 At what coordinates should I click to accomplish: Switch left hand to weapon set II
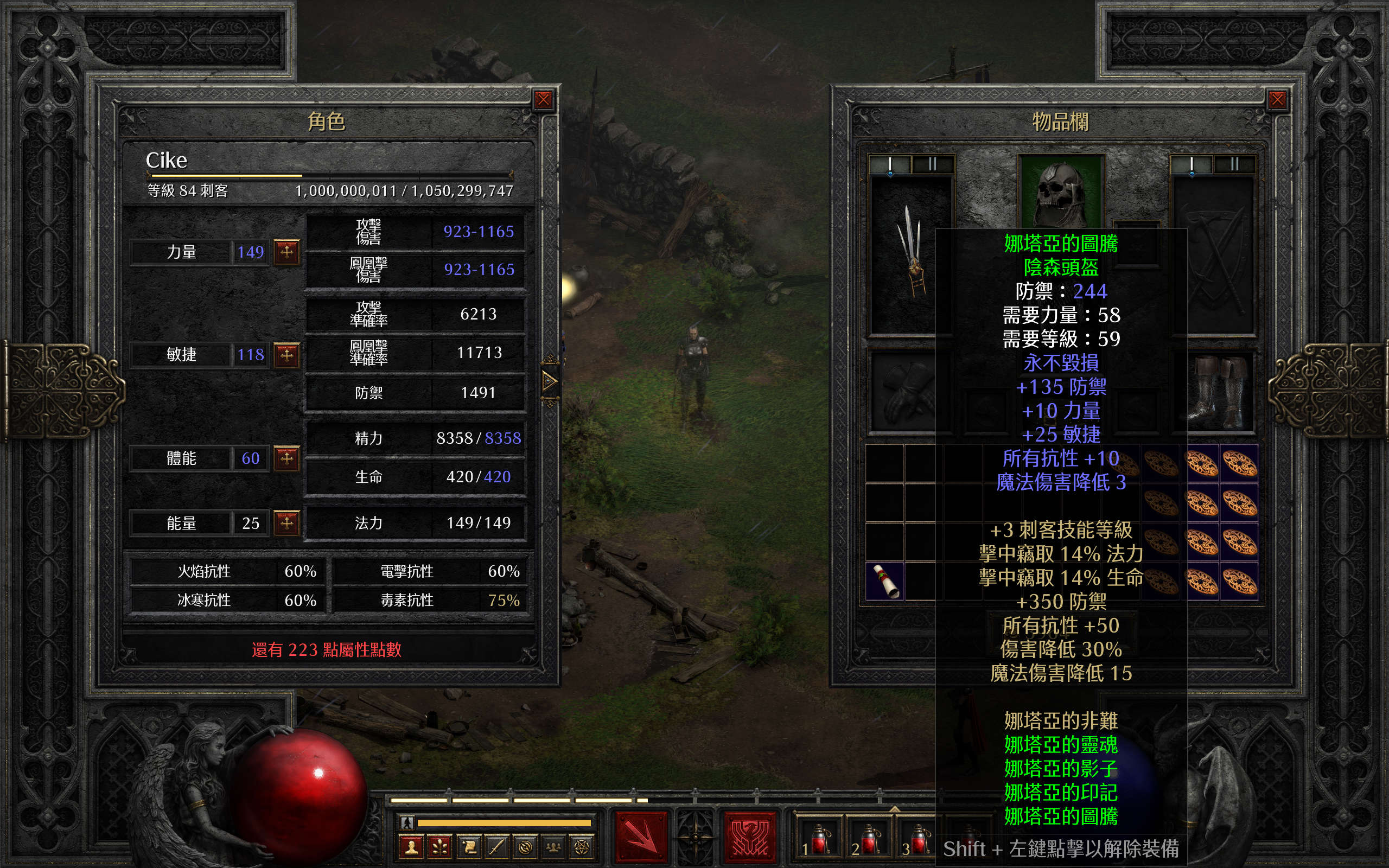[932, 164]
